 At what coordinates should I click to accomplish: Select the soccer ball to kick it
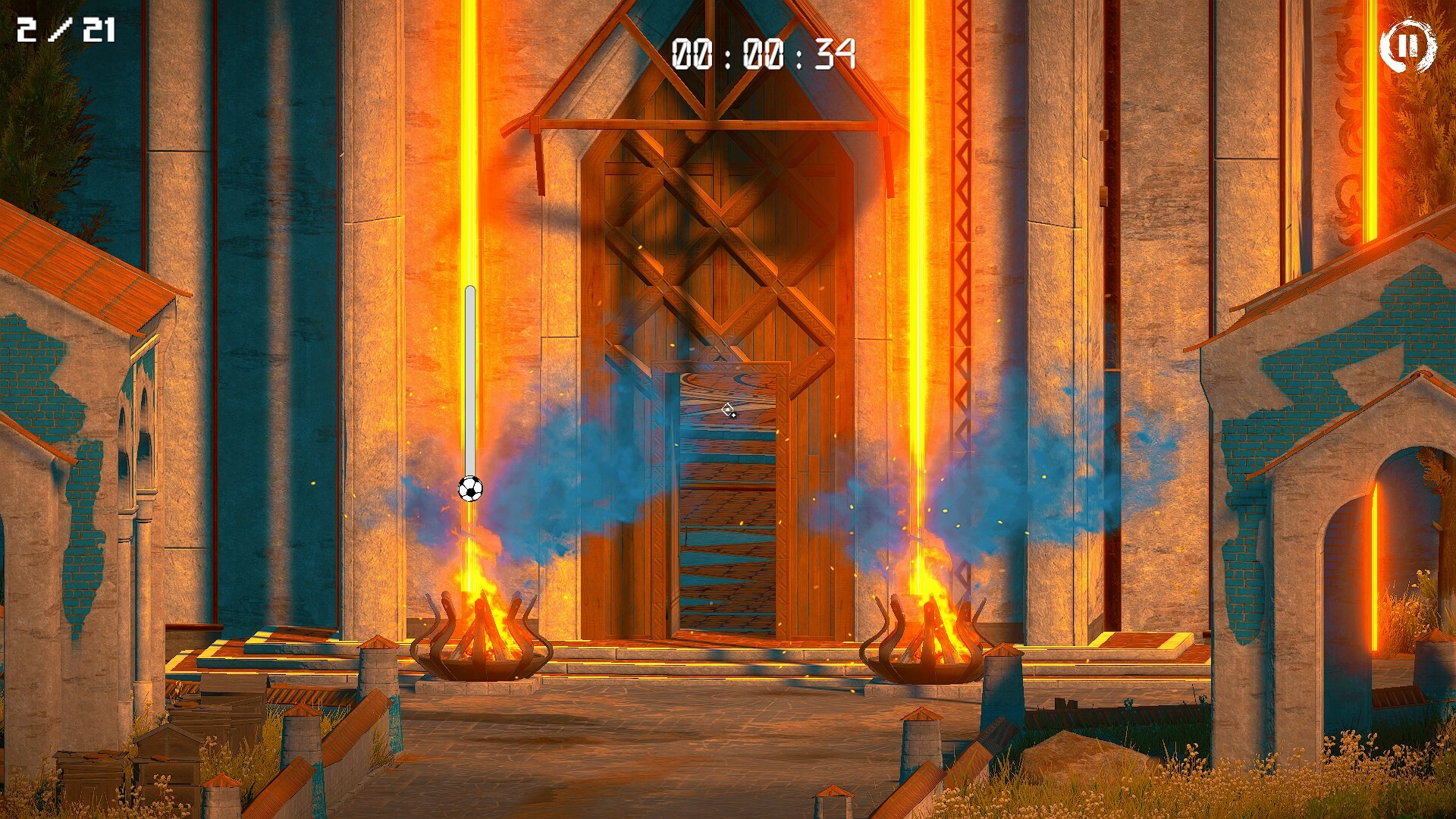click(x=470, y=489)
